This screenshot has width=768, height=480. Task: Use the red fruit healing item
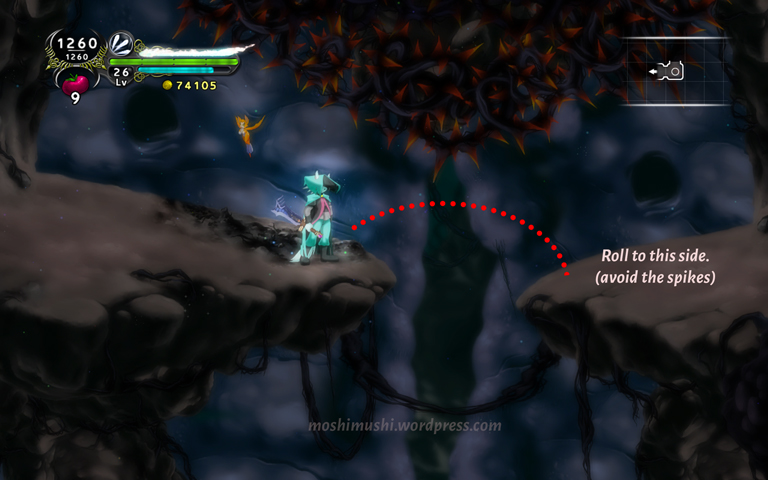(x=75, y=82)
